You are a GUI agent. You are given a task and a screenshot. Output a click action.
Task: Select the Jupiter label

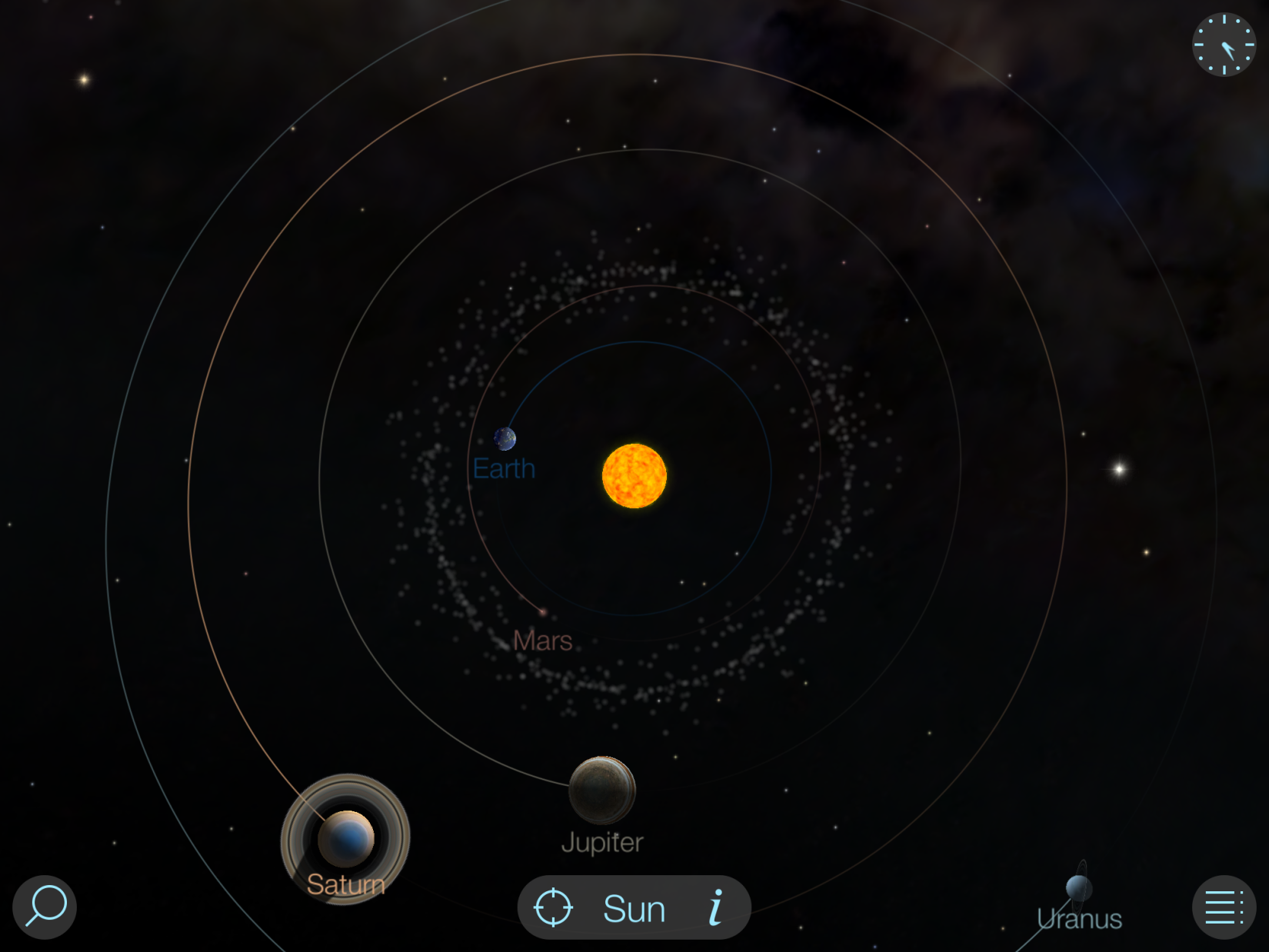[602, 843]
